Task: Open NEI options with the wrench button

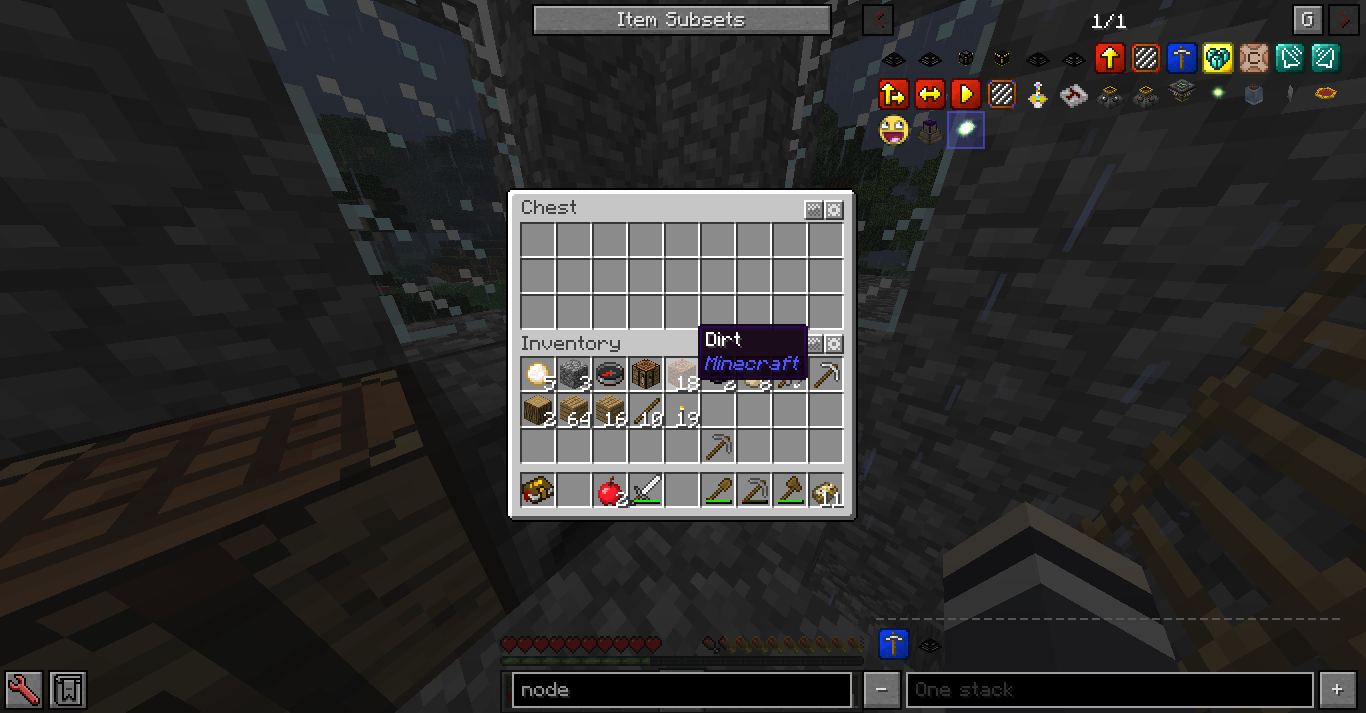Action: pos(23,689)
